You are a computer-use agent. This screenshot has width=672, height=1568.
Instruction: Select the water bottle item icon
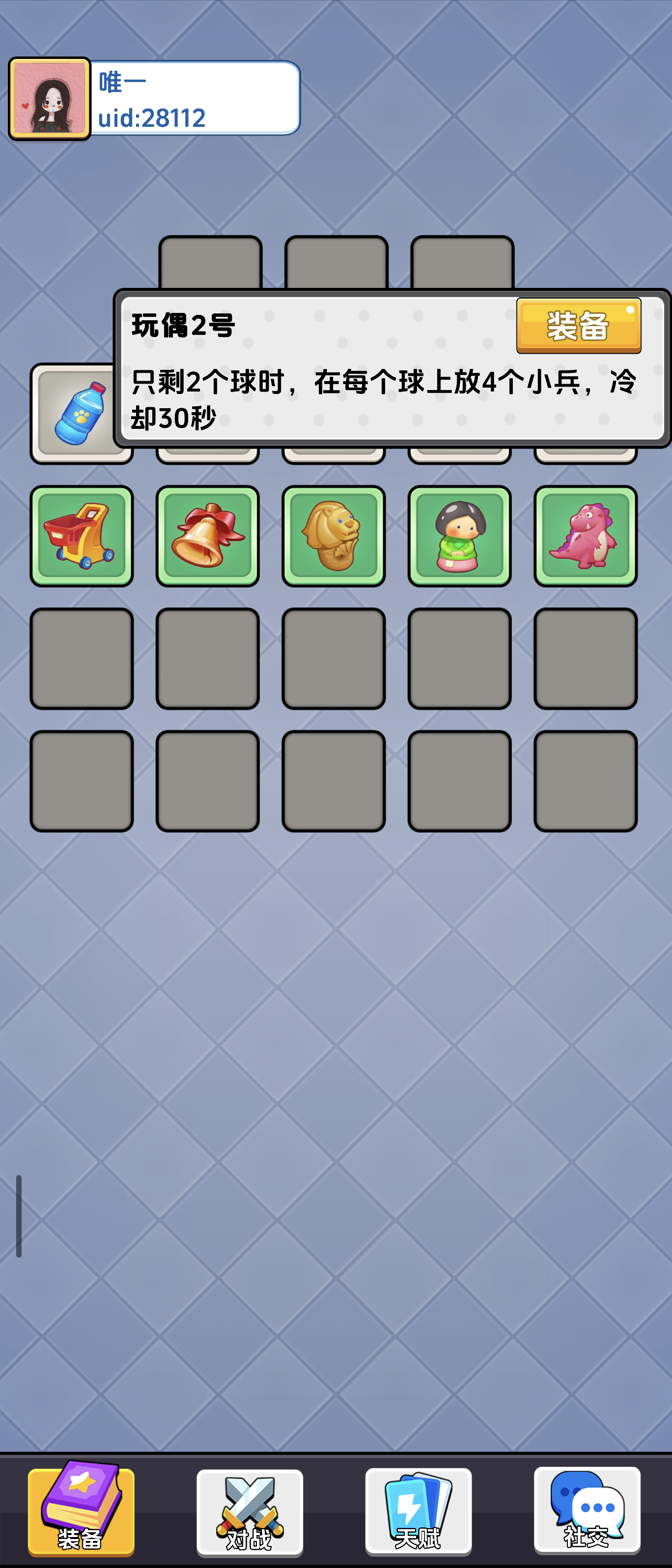pyautogui.click(x=82, y=413)
